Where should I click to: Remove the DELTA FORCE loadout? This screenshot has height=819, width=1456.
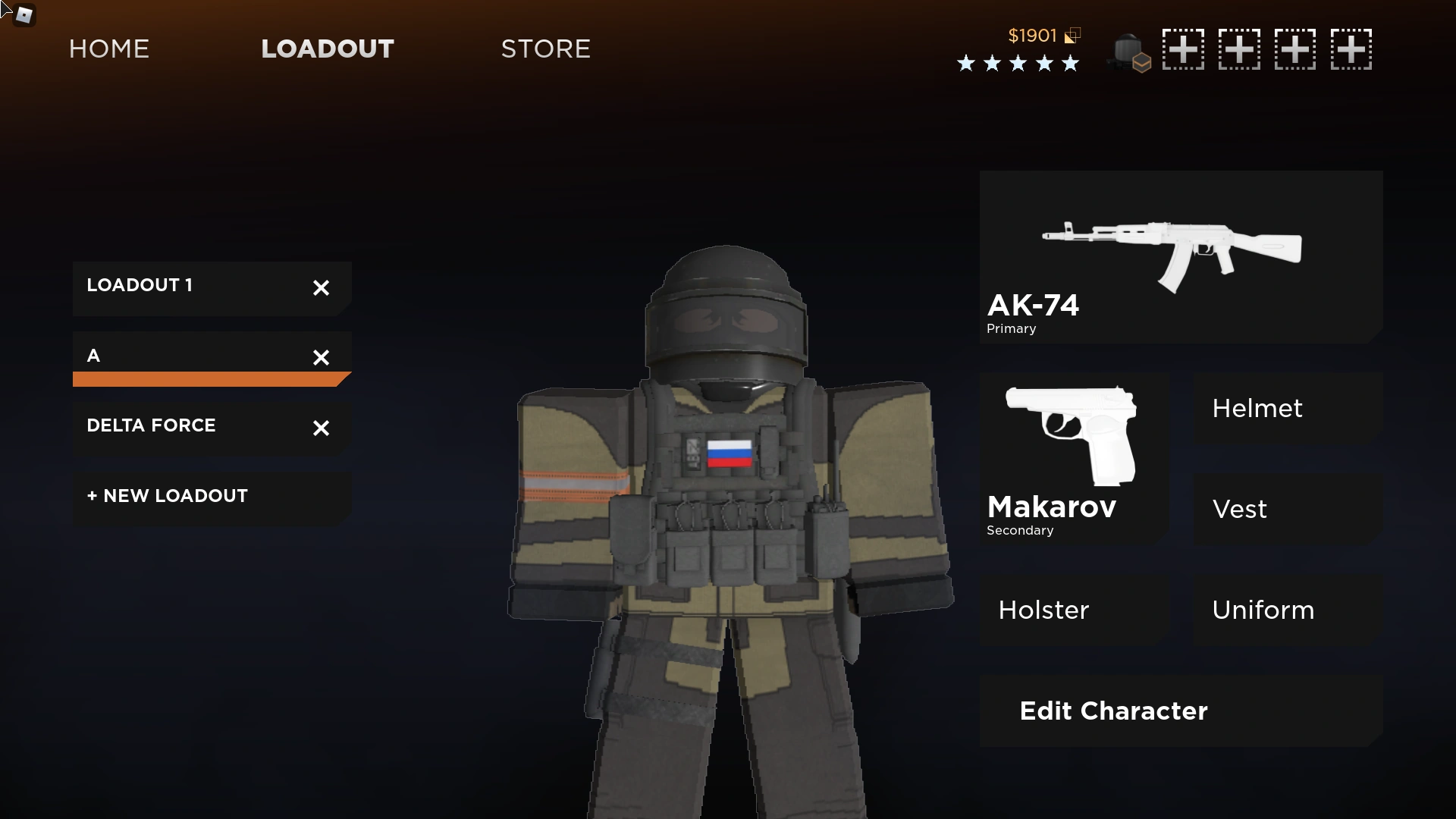point(321,428)
